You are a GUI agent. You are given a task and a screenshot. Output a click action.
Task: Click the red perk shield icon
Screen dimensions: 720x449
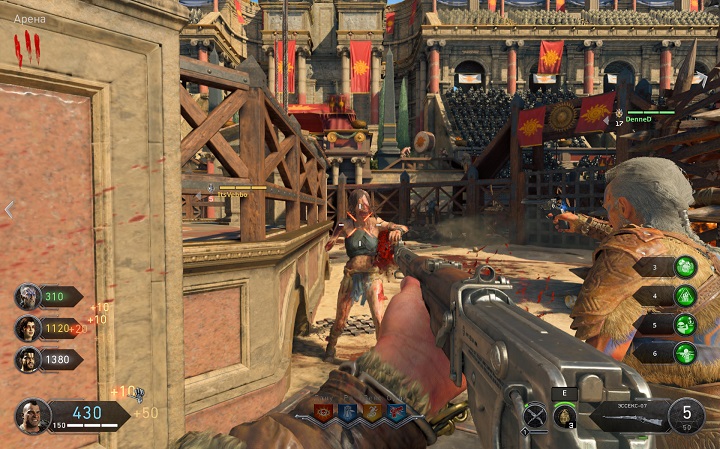(x=324, y=412)
